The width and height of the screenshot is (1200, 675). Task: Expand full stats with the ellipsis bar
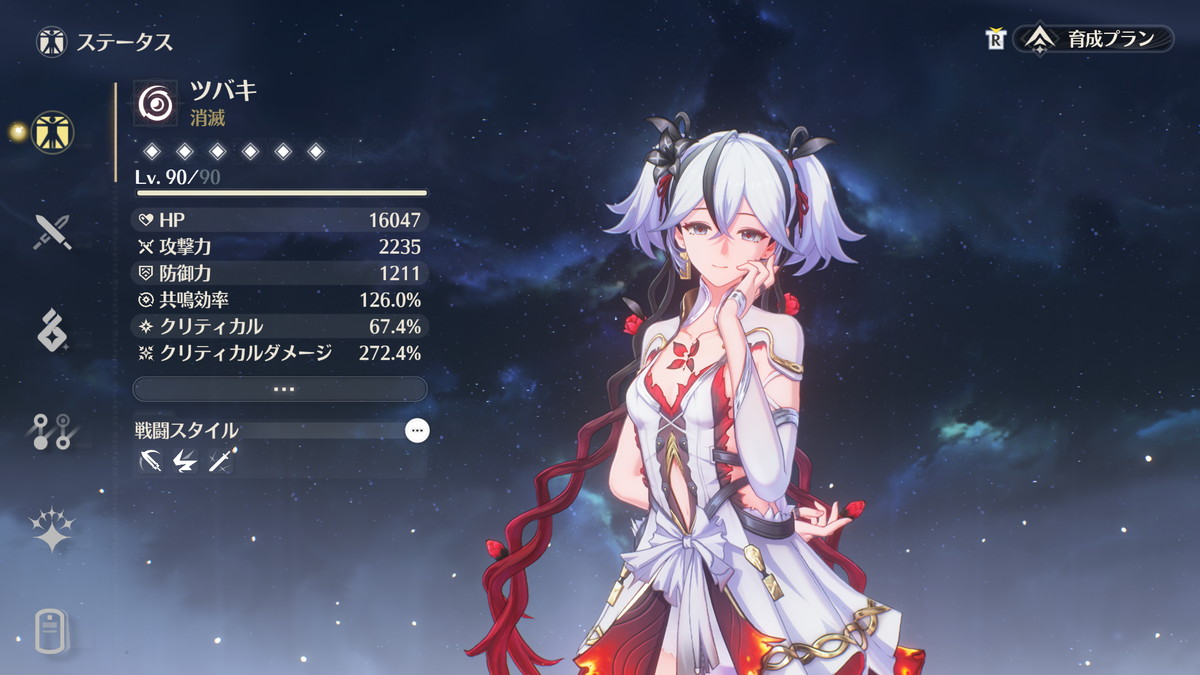point(280,389)
